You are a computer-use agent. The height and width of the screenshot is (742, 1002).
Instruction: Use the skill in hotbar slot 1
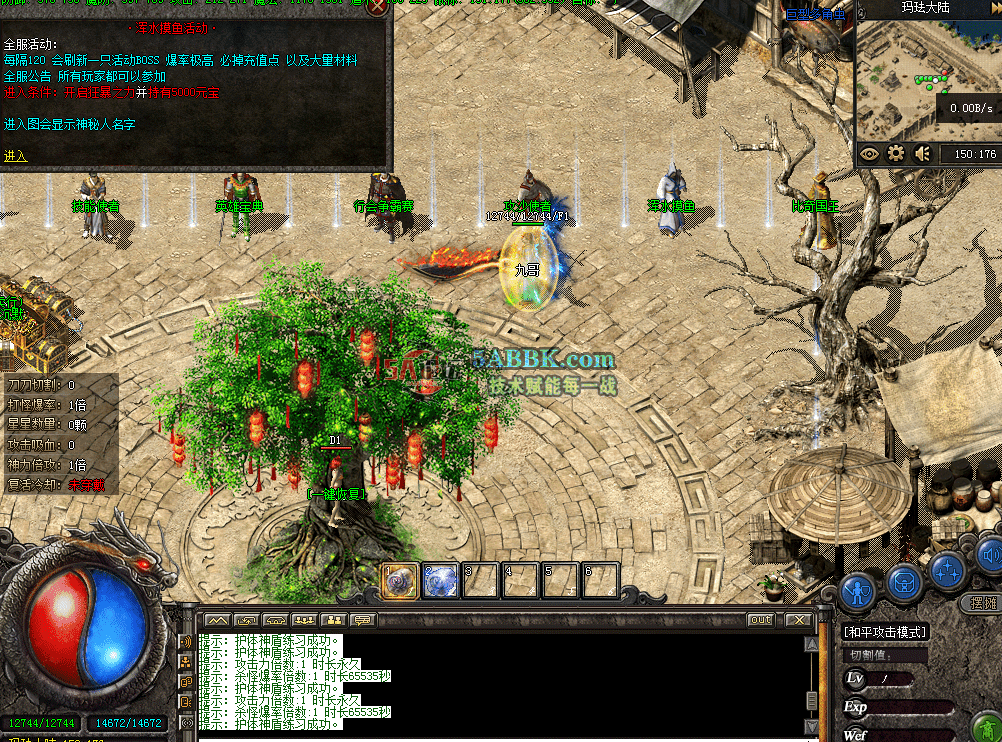click(x=400, y=581)
